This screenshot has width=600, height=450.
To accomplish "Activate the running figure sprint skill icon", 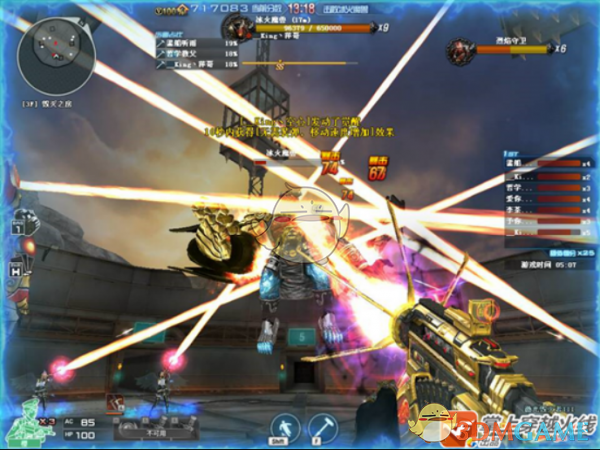I will click(x=283, y=424).
